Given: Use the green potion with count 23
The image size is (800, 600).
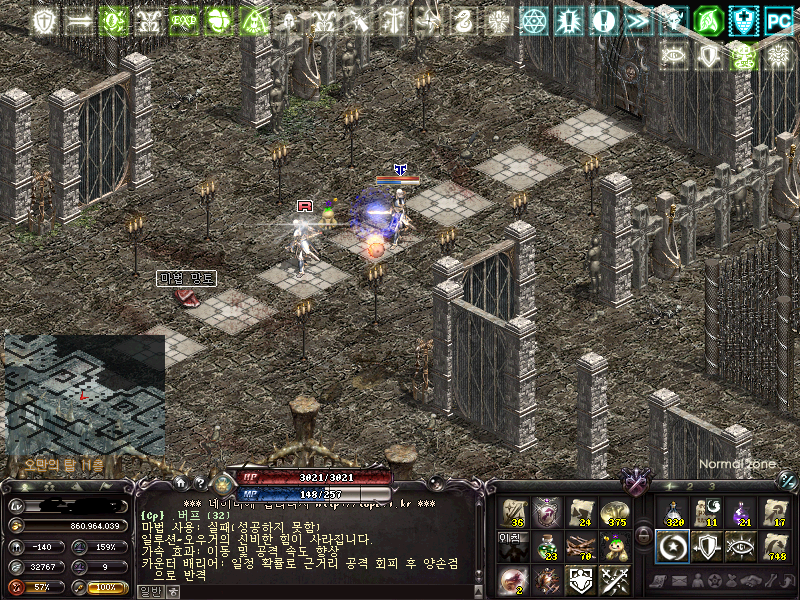Looking at the screenshot, I should pyautogui.click(x=547, y=545).
